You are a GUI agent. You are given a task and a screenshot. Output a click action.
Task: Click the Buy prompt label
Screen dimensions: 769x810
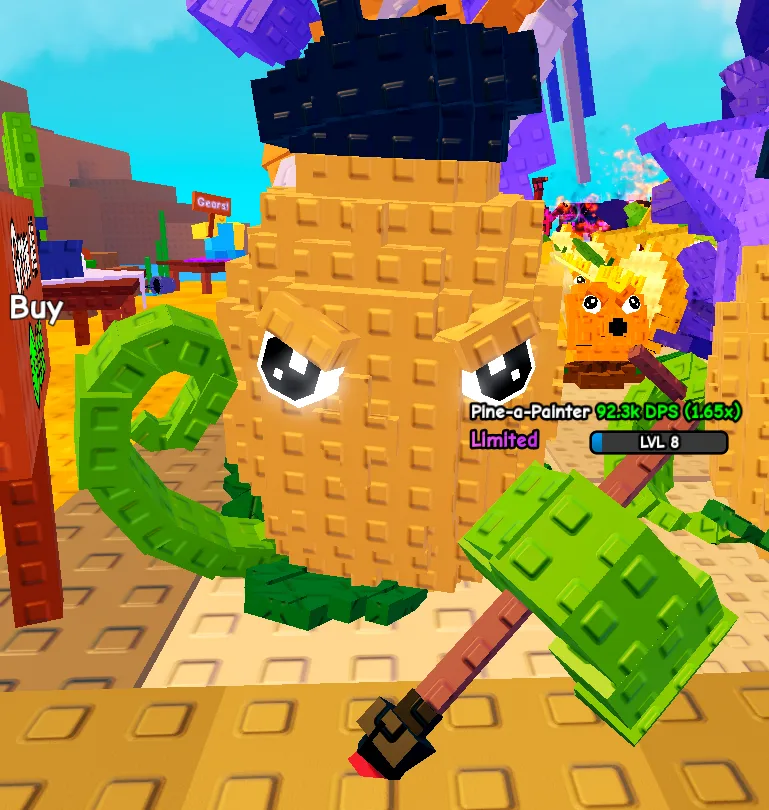[36, 307]
